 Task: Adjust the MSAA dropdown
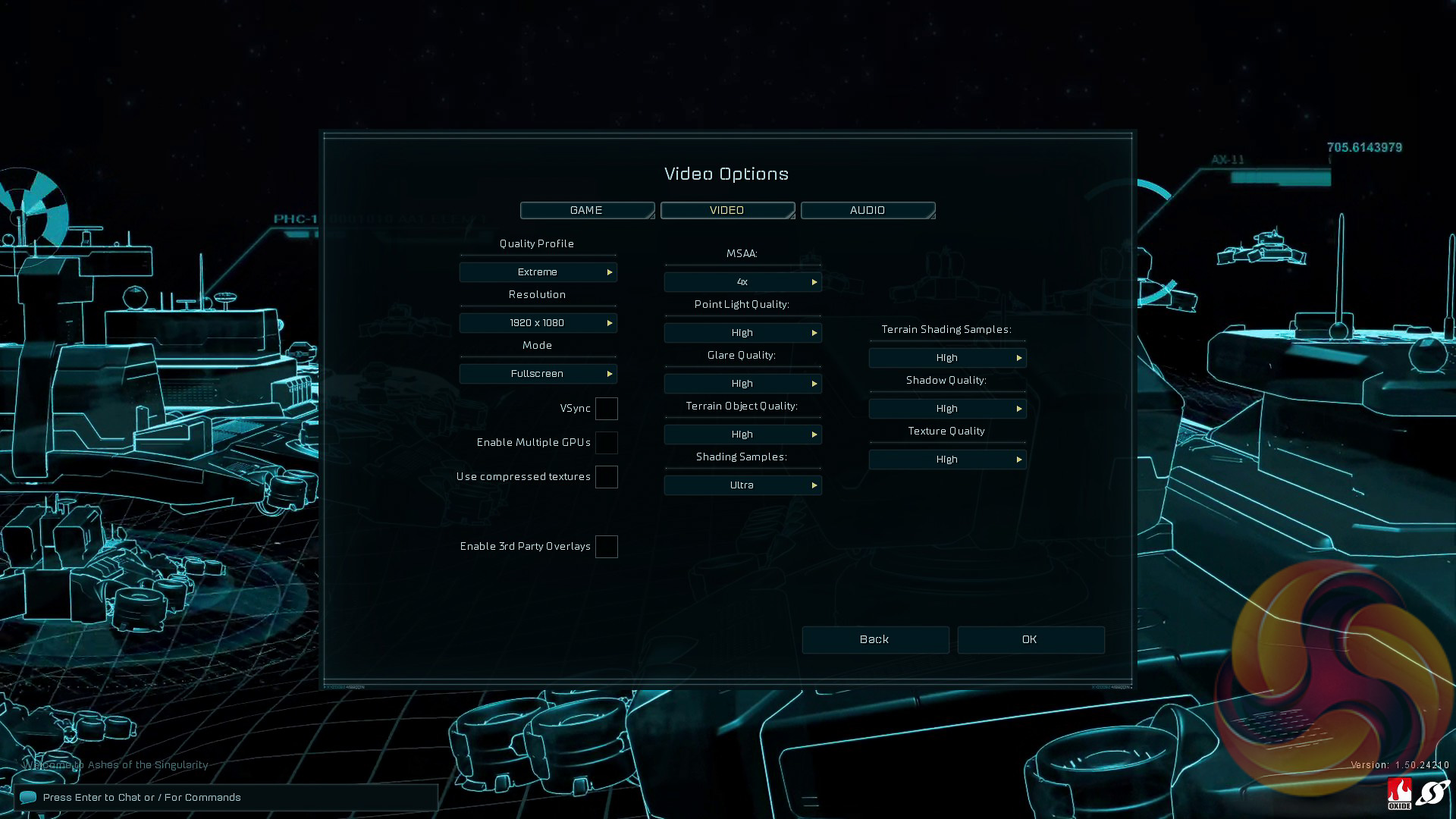point(742,282)
